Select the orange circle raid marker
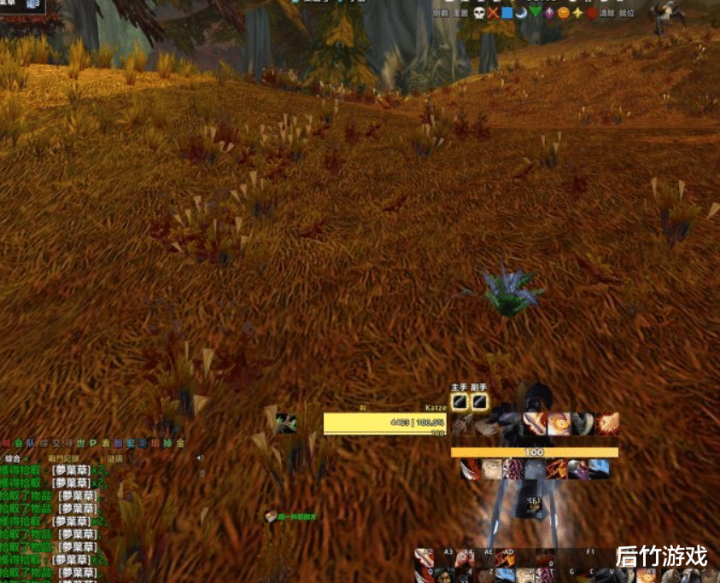This screenshot has width=720, height=583. coord(564,13)
